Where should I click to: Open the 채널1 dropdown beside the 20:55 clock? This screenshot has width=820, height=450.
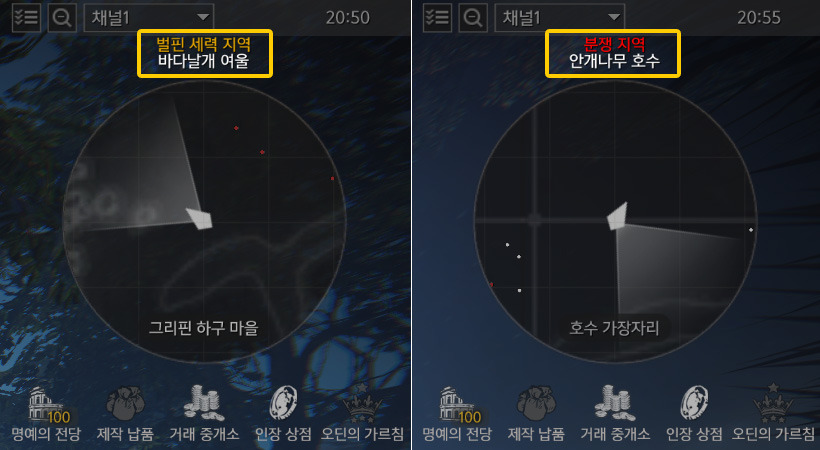click(559, 17)
